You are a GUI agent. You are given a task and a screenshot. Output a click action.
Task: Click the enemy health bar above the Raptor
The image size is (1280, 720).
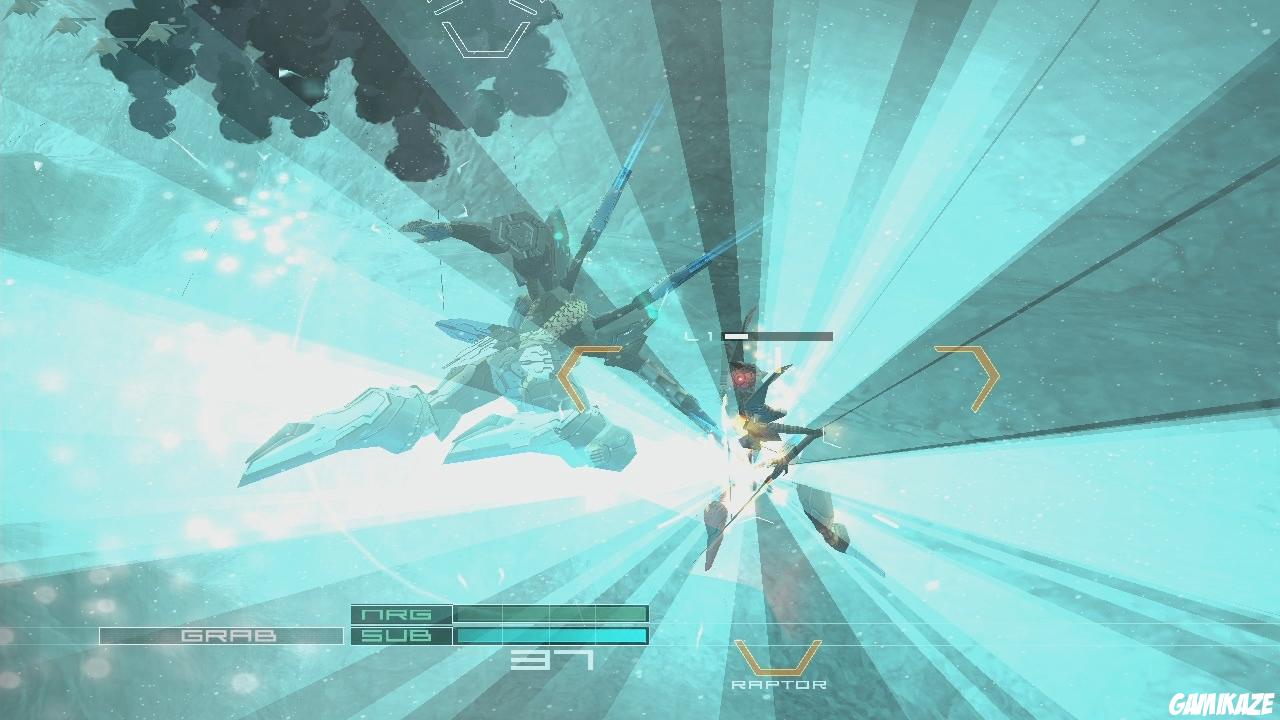coord(780,335)
